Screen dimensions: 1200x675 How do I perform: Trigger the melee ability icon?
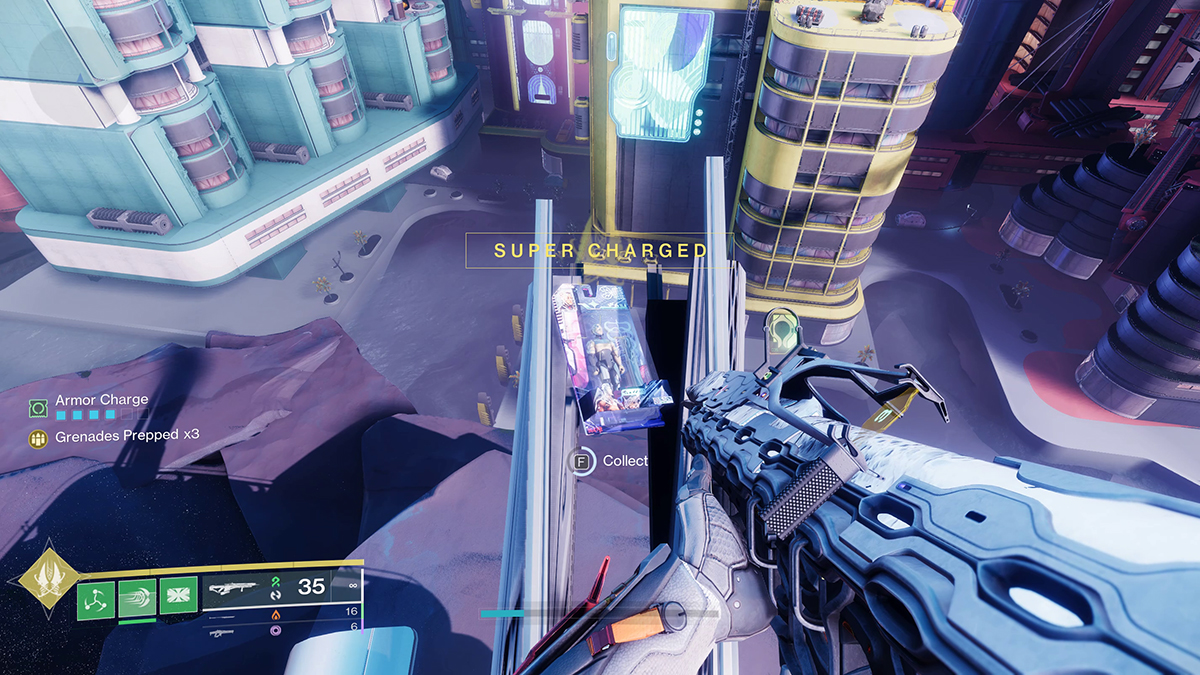point(137,598)
